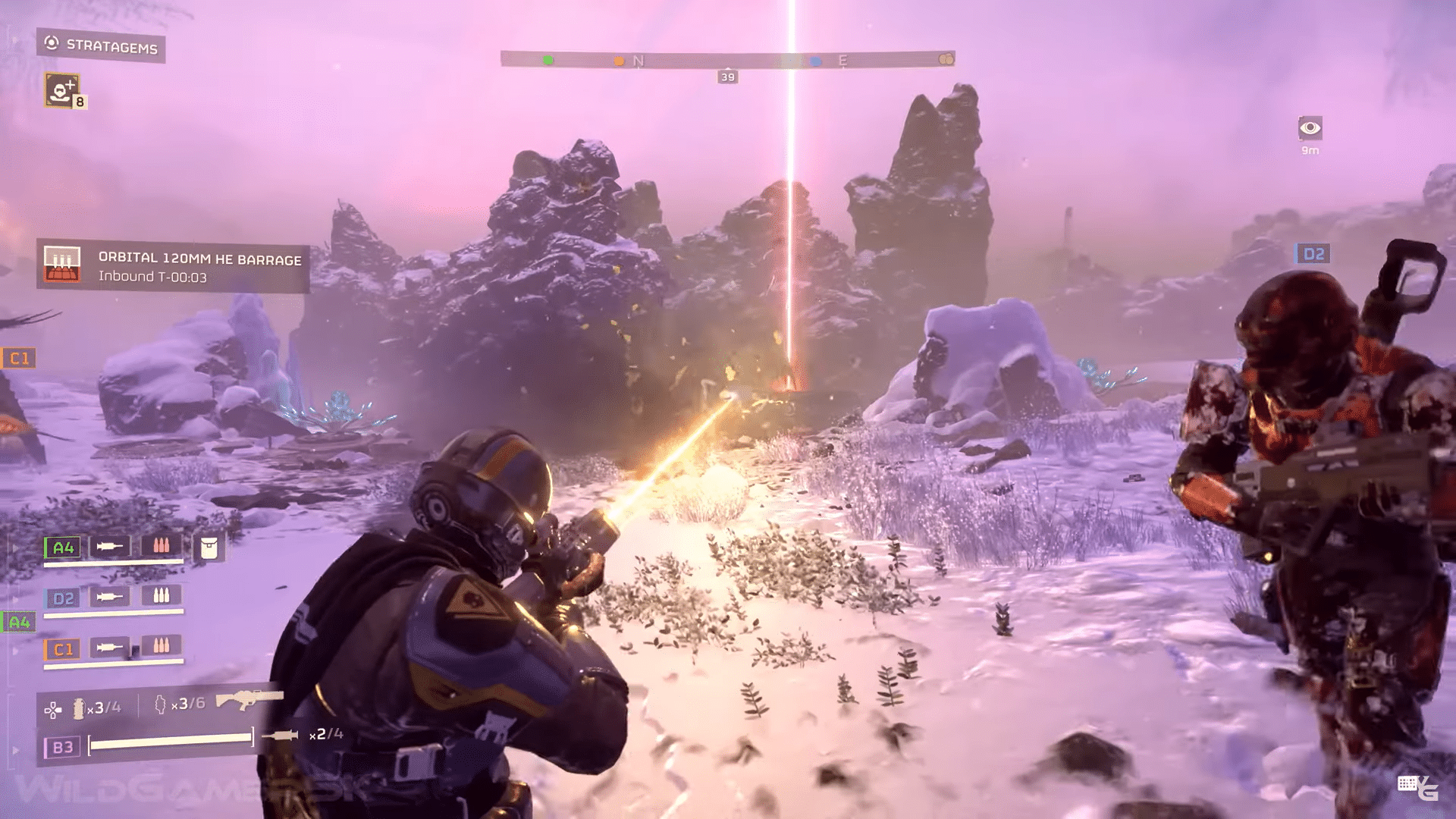Screen dimensions: 1456x819
Task: Click the circular Stratagems header icon
Action: (x=51, y=43)
